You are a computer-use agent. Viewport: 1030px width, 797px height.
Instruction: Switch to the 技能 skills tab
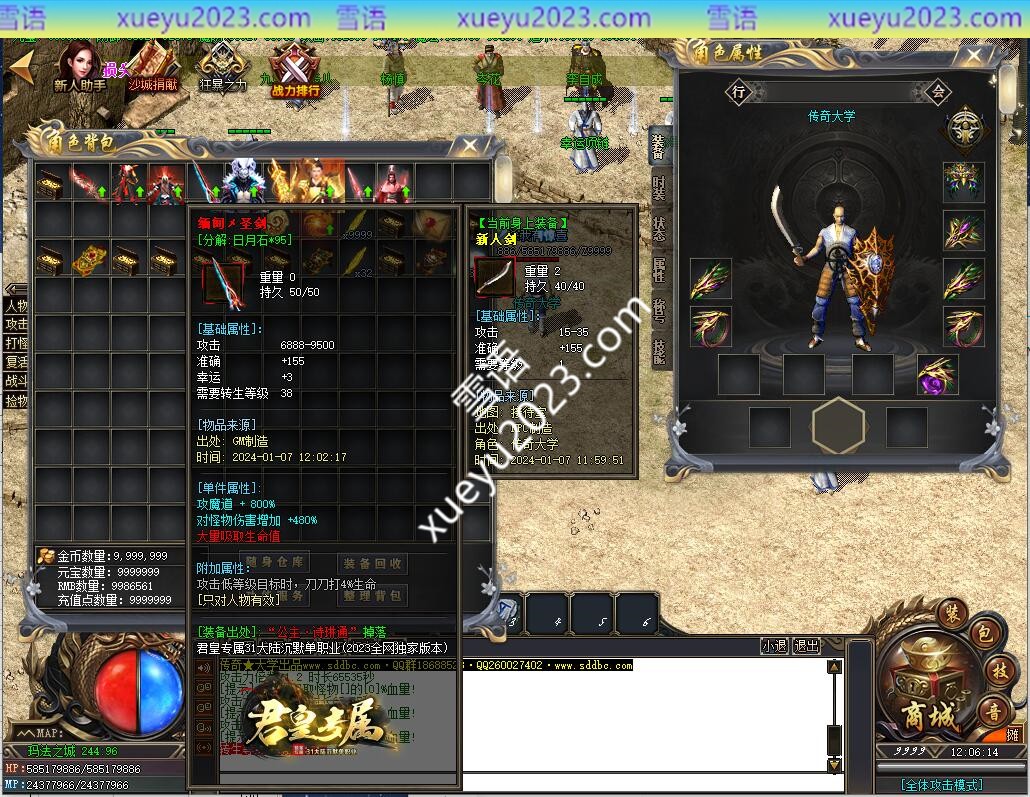pyautogui.click(x=659, y=351)
